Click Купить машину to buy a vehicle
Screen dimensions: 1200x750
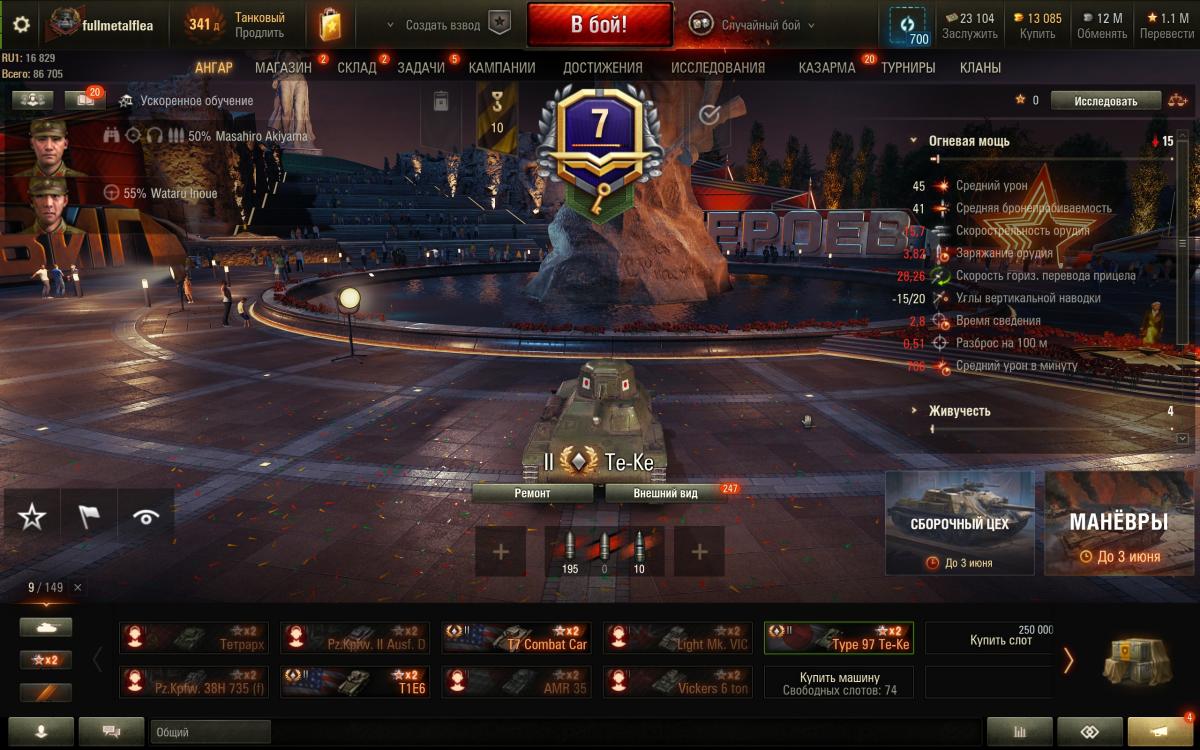(x=839, y=682)
